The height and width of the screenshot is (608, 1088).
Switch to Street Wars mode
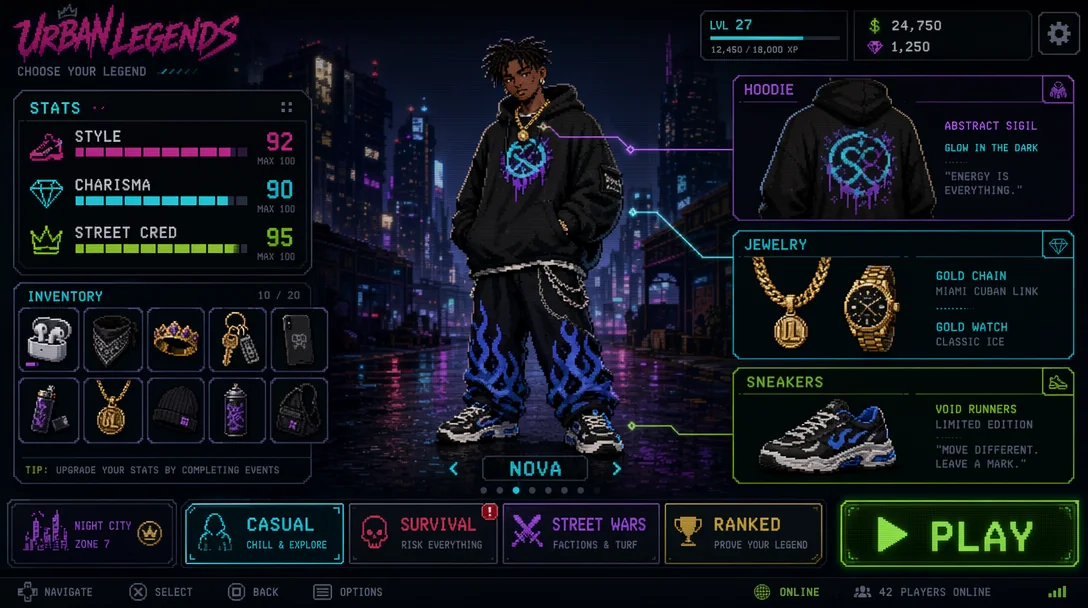coord(581,533)
